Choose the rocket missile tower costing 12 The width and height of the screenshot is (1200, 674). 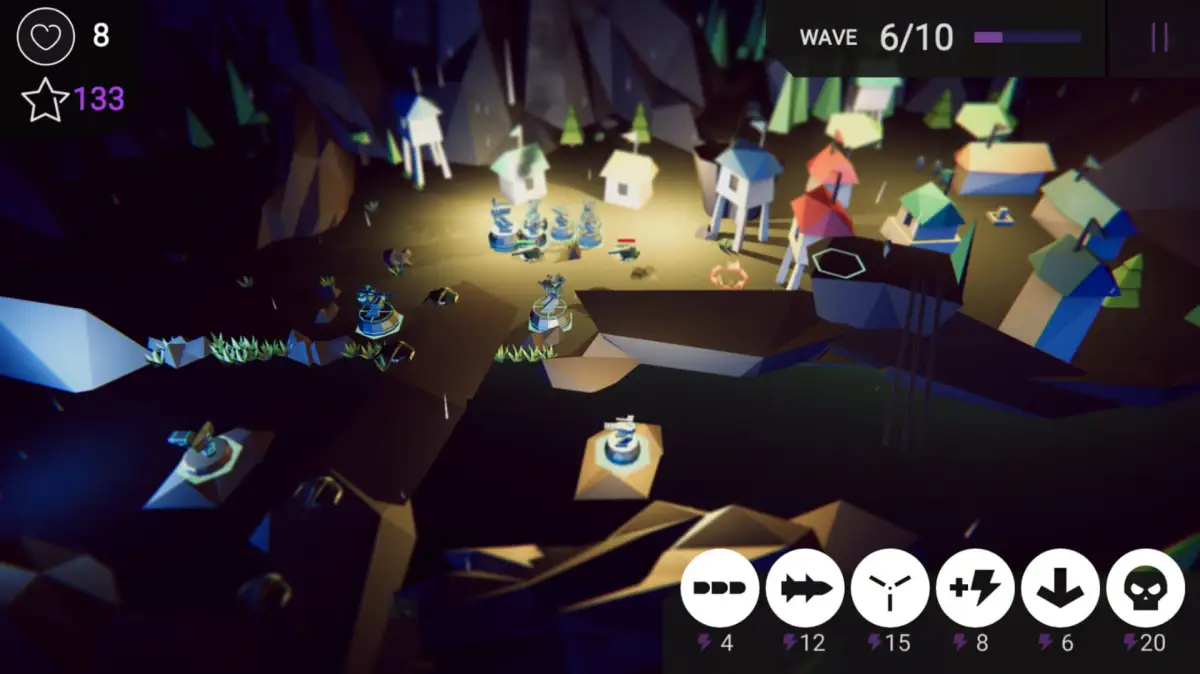point(805,588)
